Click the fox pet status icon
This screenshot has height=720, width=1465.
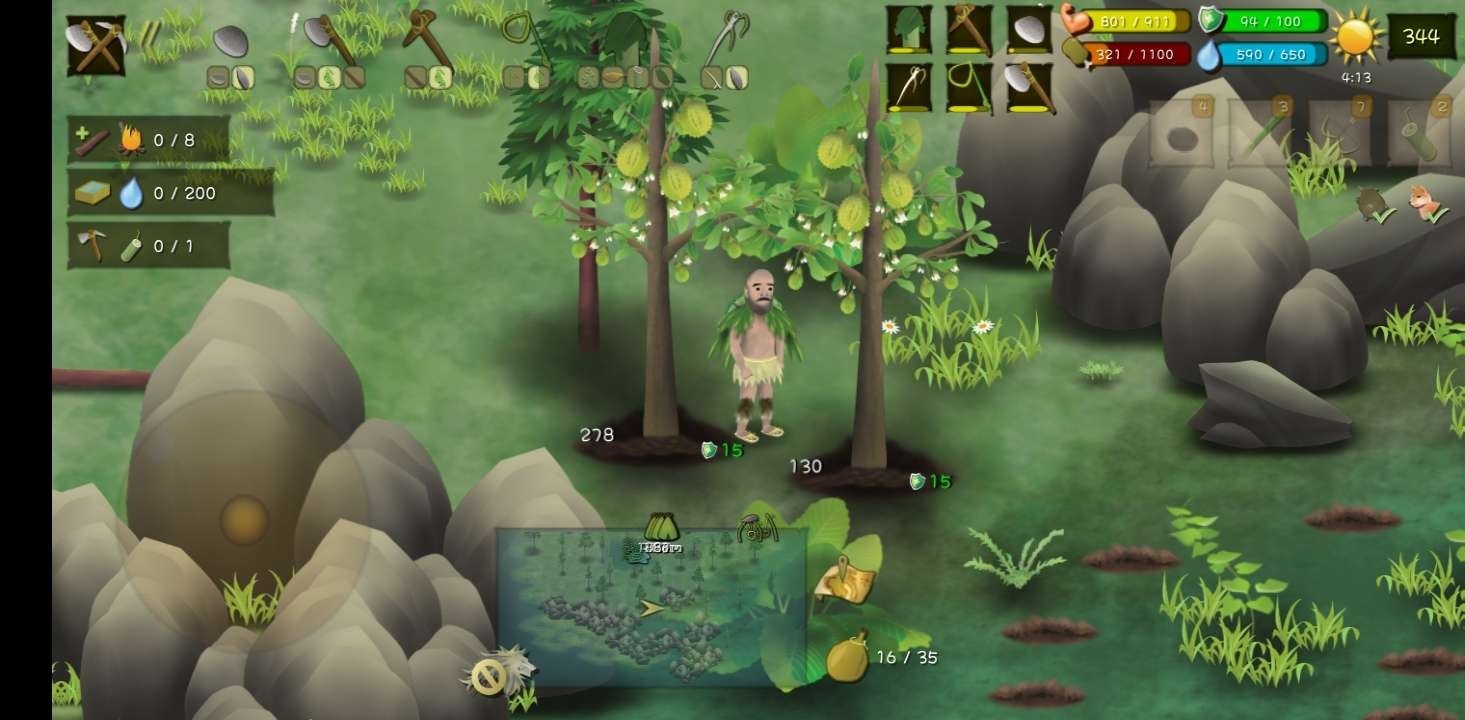[x=1424, y=202]
